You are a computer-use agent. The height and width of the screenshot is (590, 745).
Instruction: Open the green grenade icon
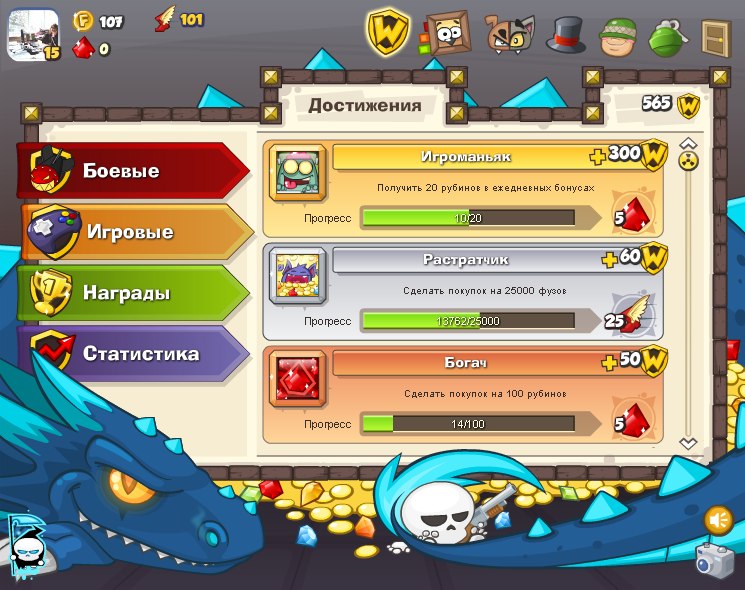668,37
